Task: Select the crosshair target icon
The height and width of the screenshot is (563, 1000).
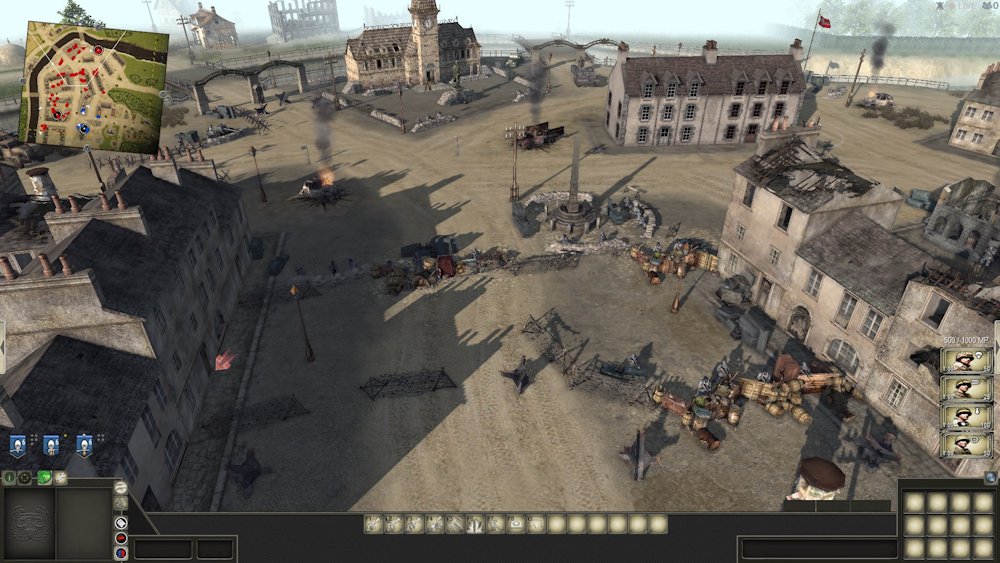Action: [25, 478]
